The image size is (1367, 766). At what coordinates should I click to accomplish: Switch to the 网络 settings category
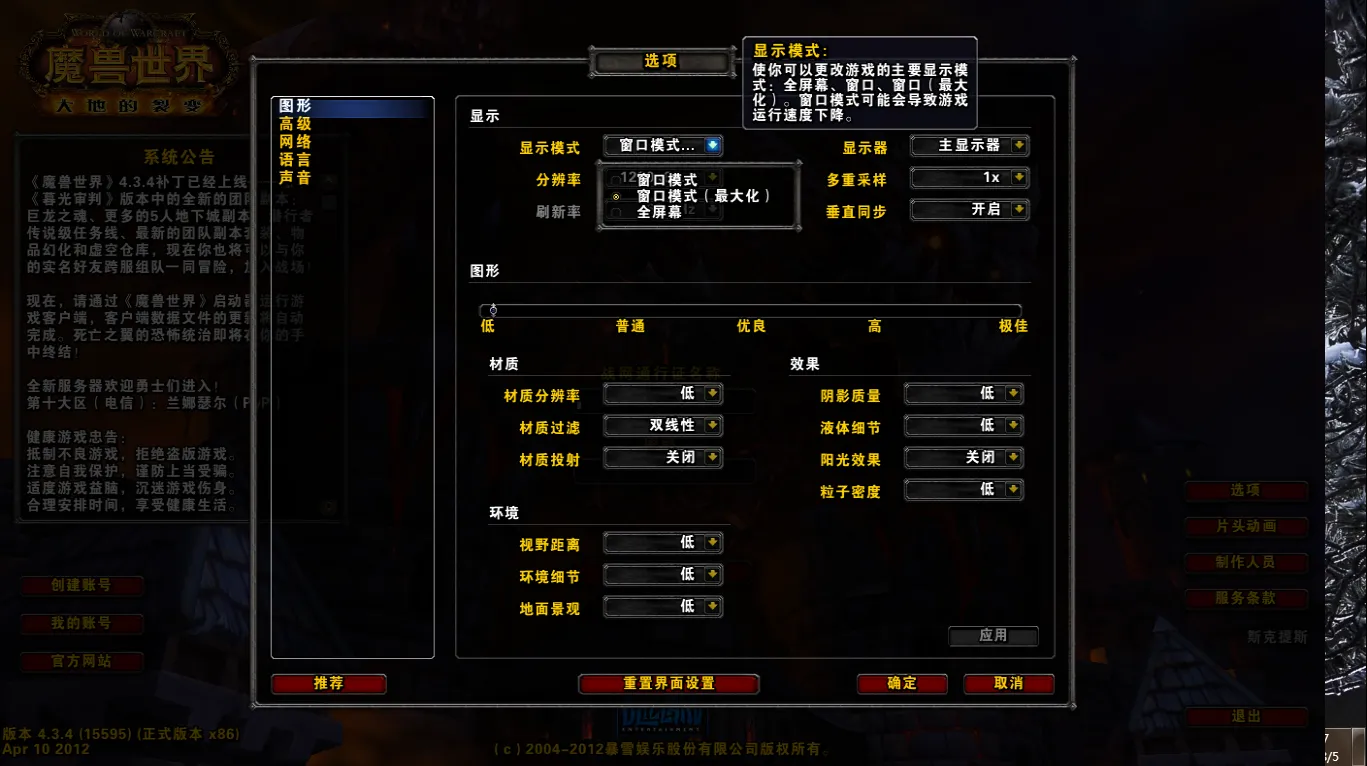point(295,142)
